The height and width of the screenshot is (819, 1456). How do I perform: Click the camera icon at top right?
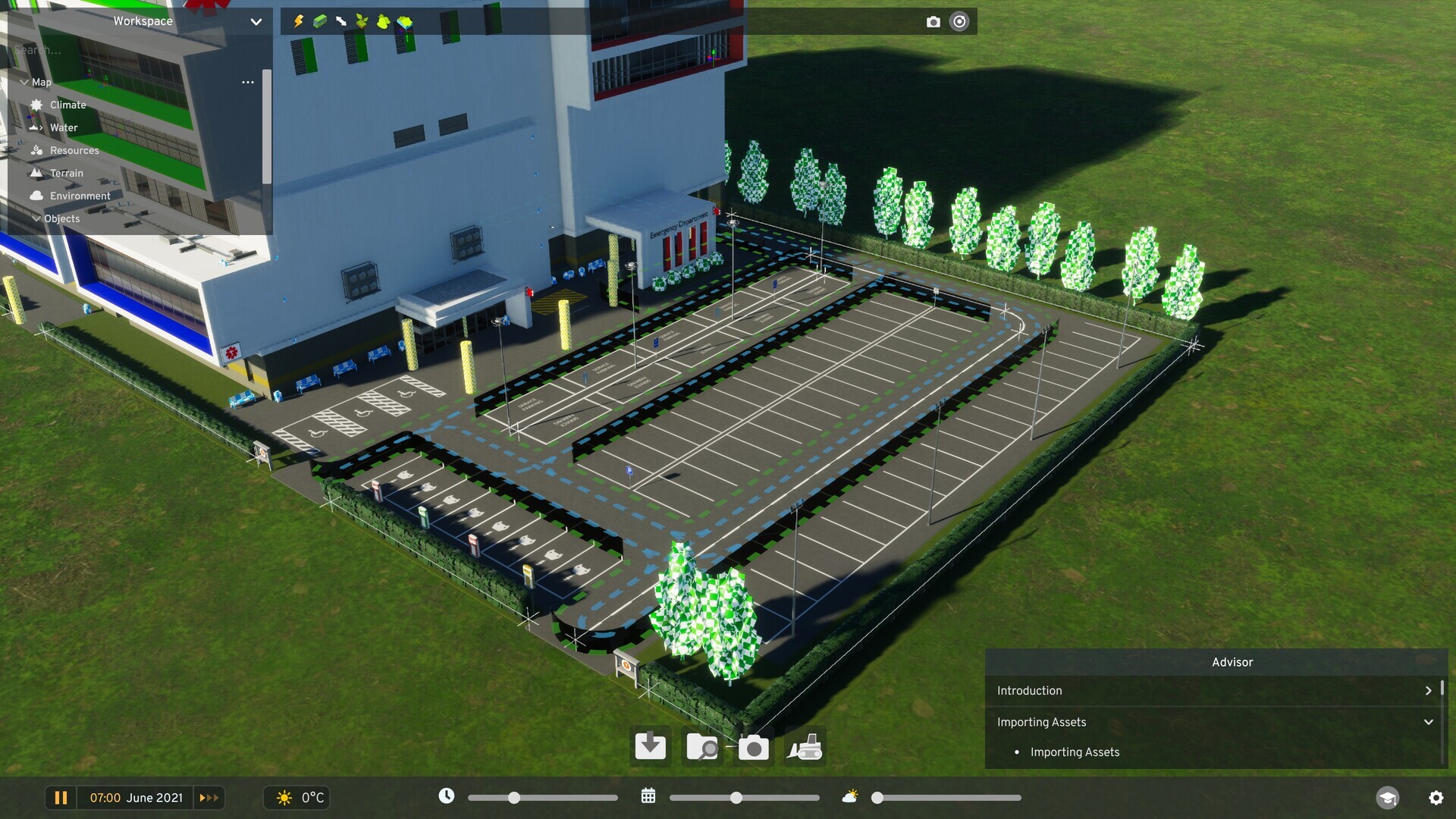[934, 21]
